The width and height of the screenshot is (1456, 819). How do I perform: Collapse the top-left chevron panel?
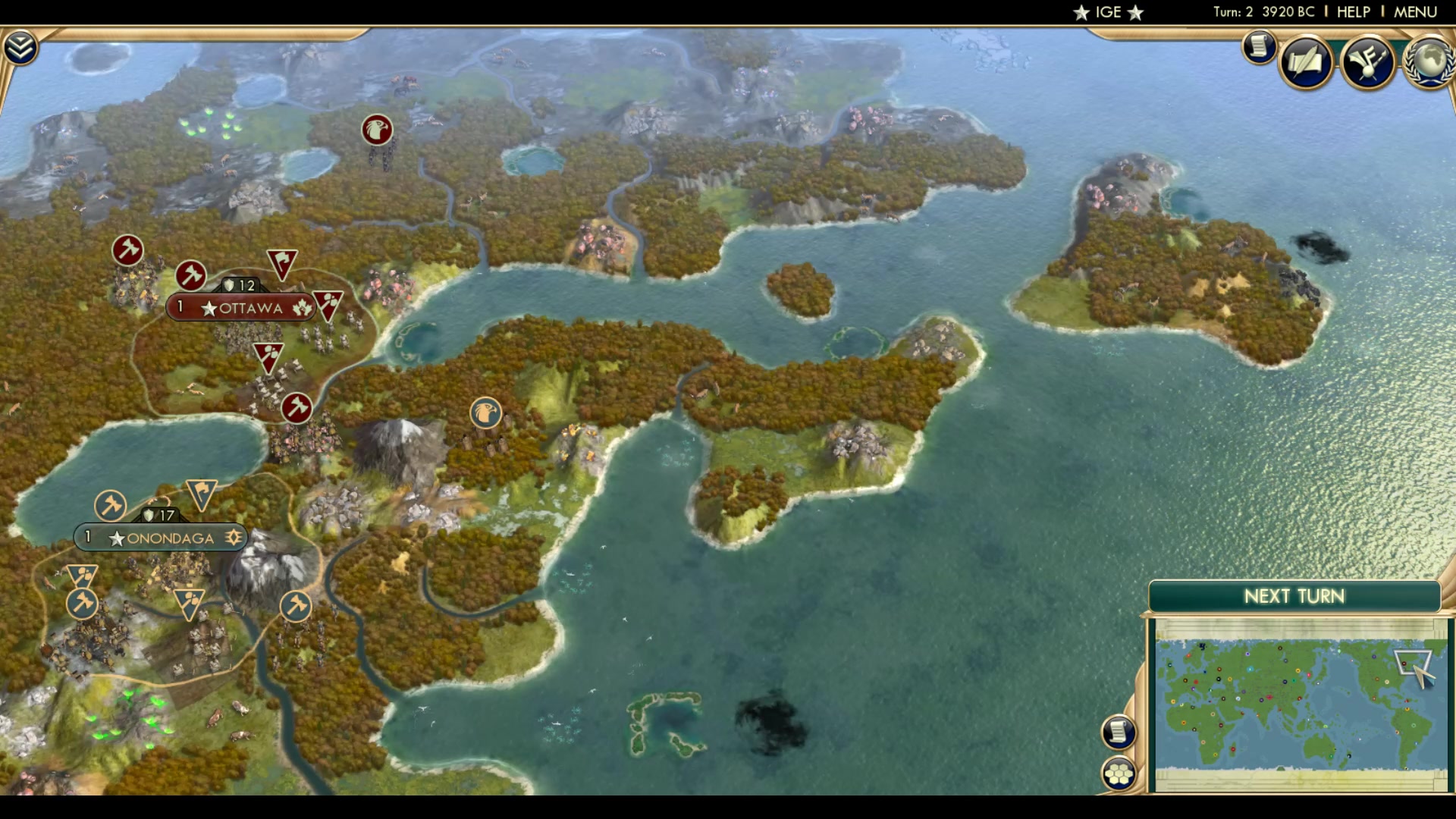[22, 45]
